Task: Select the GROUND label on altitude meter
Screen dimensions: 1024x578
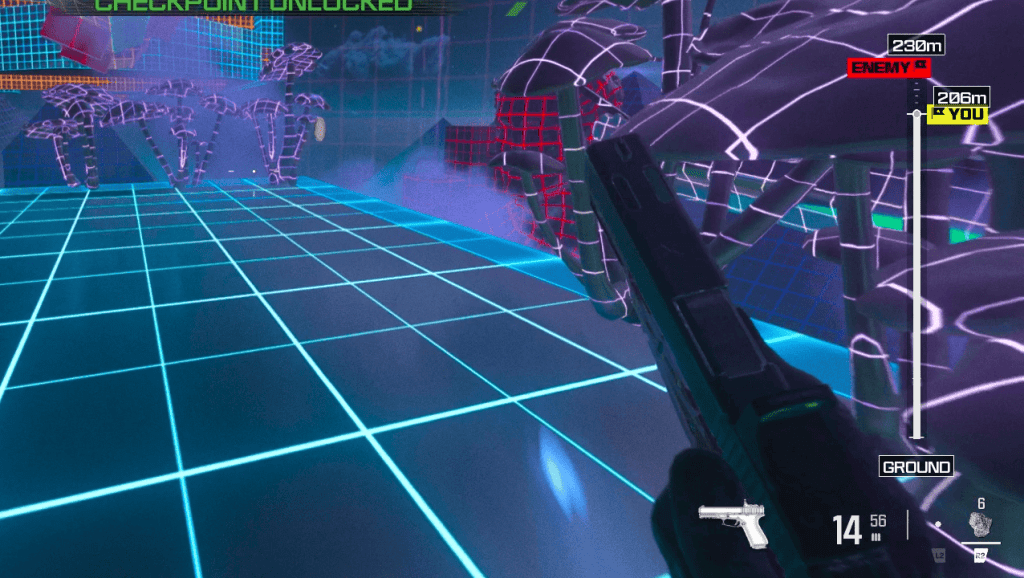Action: click(x=916, y=467)
